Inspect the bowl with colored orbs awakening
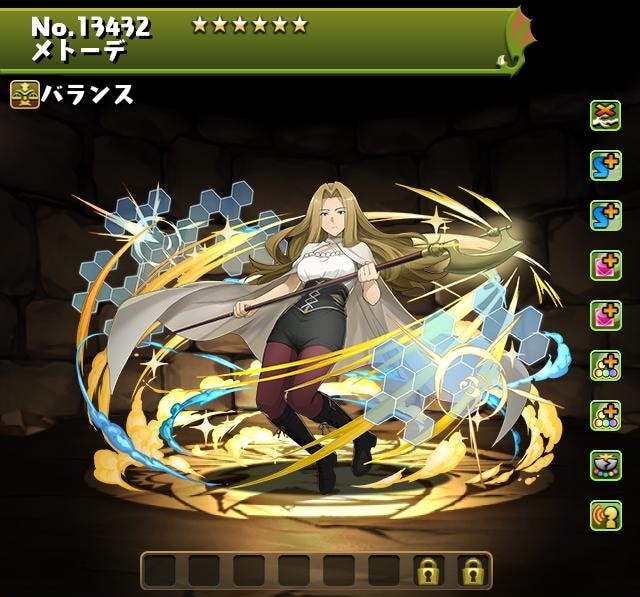640x597 pixels. (604, 465)
